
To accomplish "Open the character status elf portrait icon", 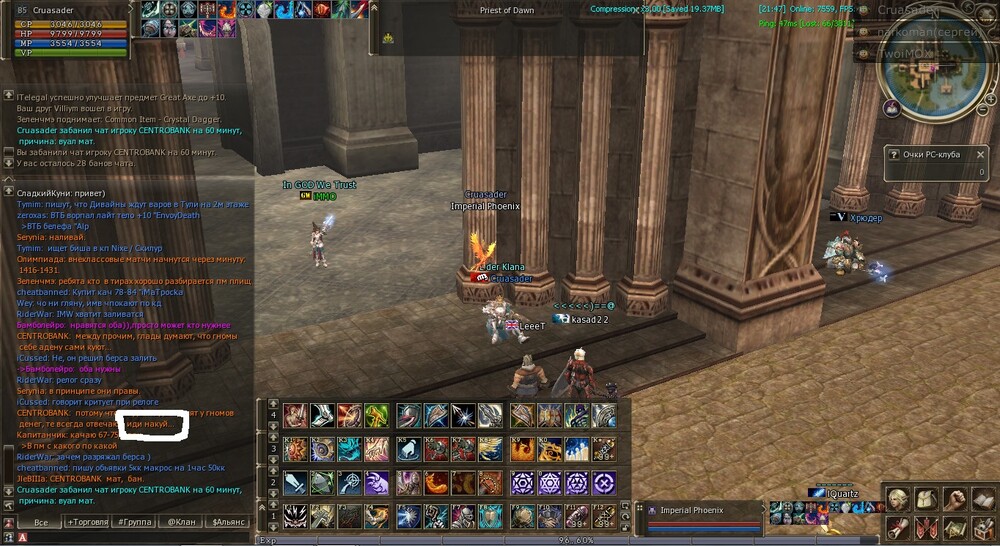I will (898, 499).
